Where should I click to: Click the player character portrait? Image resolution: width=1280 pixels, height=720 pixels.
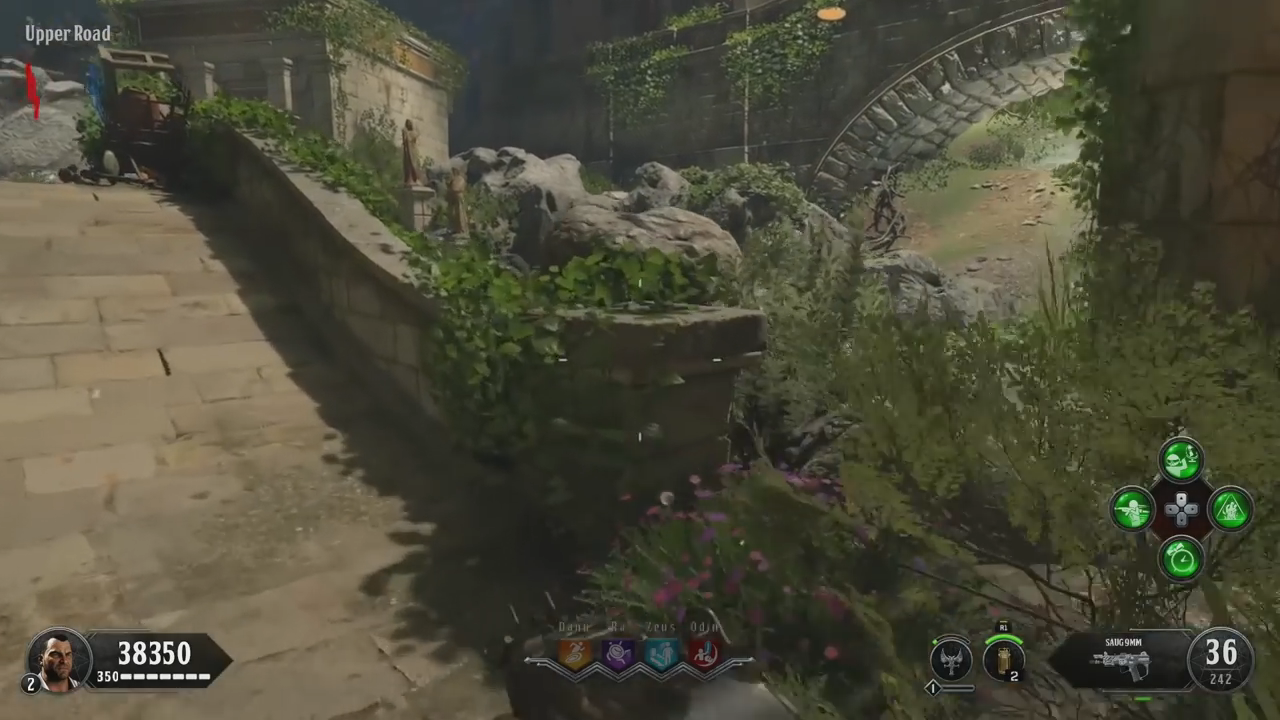[x=60, y=659]
